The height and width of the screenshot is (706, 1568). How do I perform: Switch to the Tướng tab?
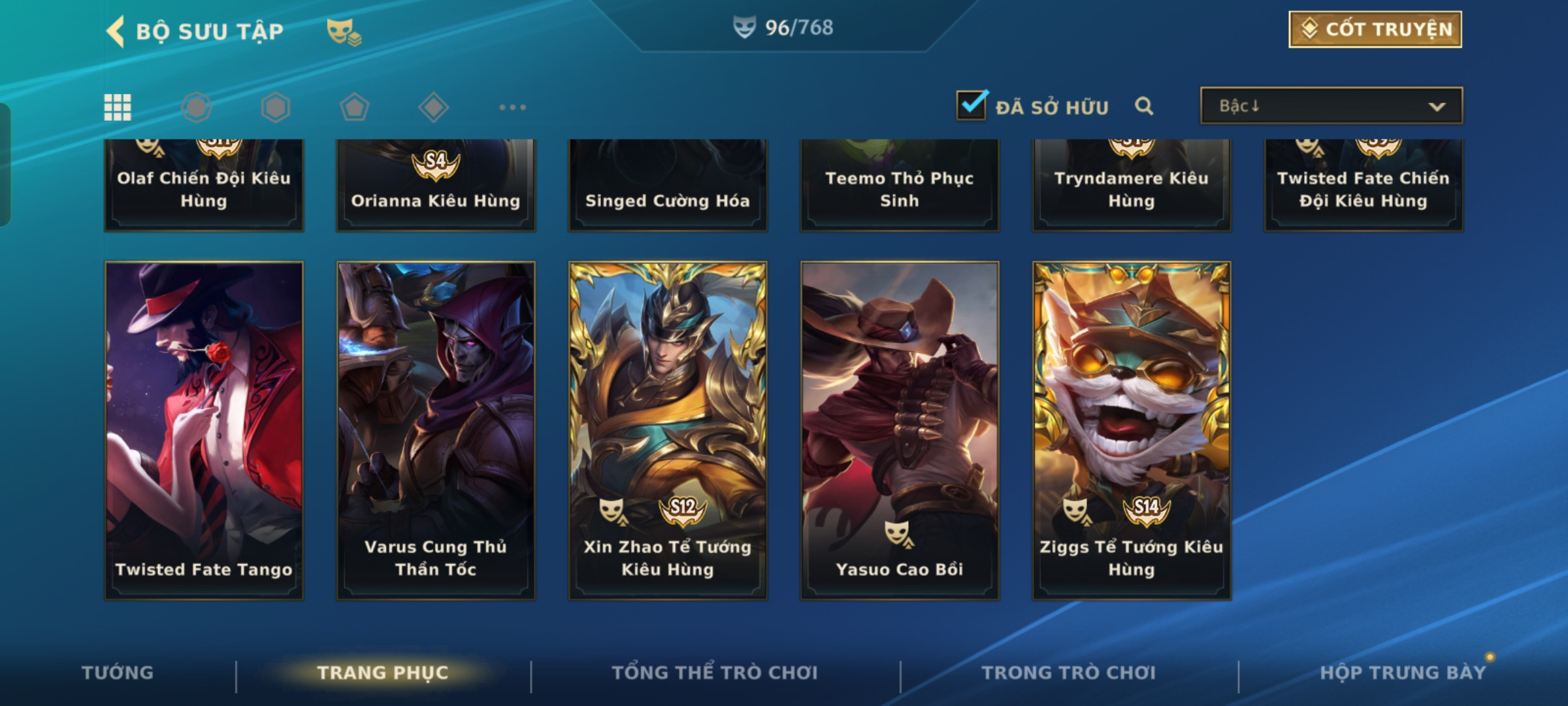tap(118, 673)
